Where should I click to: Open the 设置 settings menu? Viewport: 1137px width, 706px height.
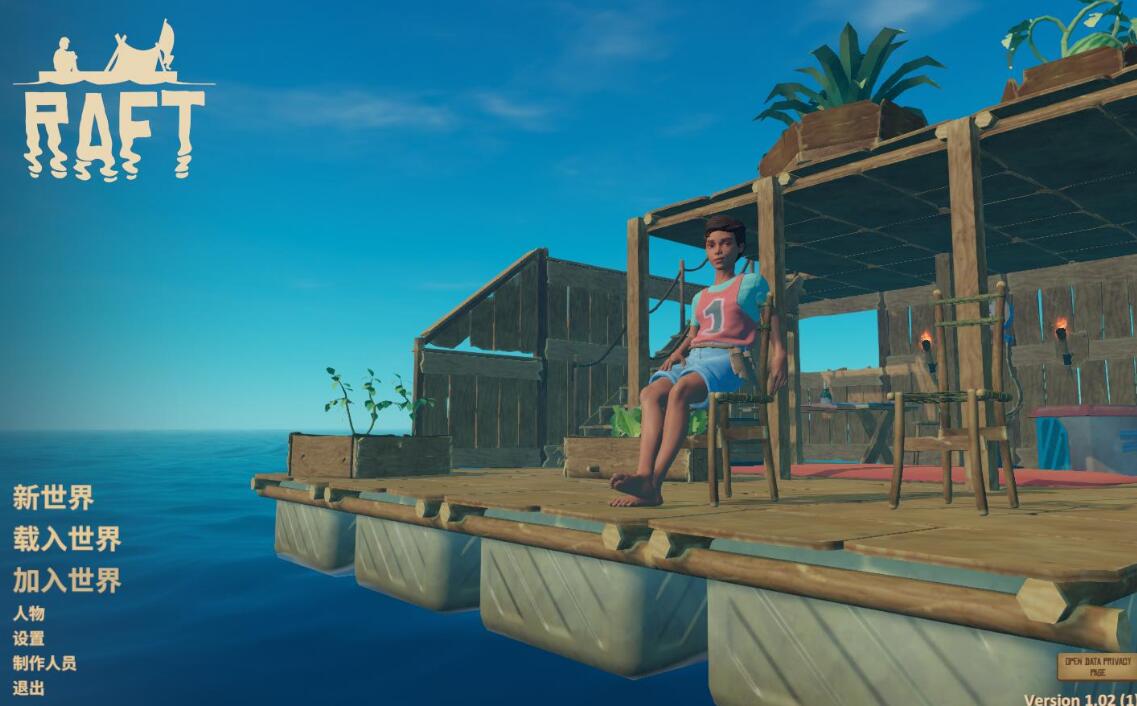click(28, 638)
